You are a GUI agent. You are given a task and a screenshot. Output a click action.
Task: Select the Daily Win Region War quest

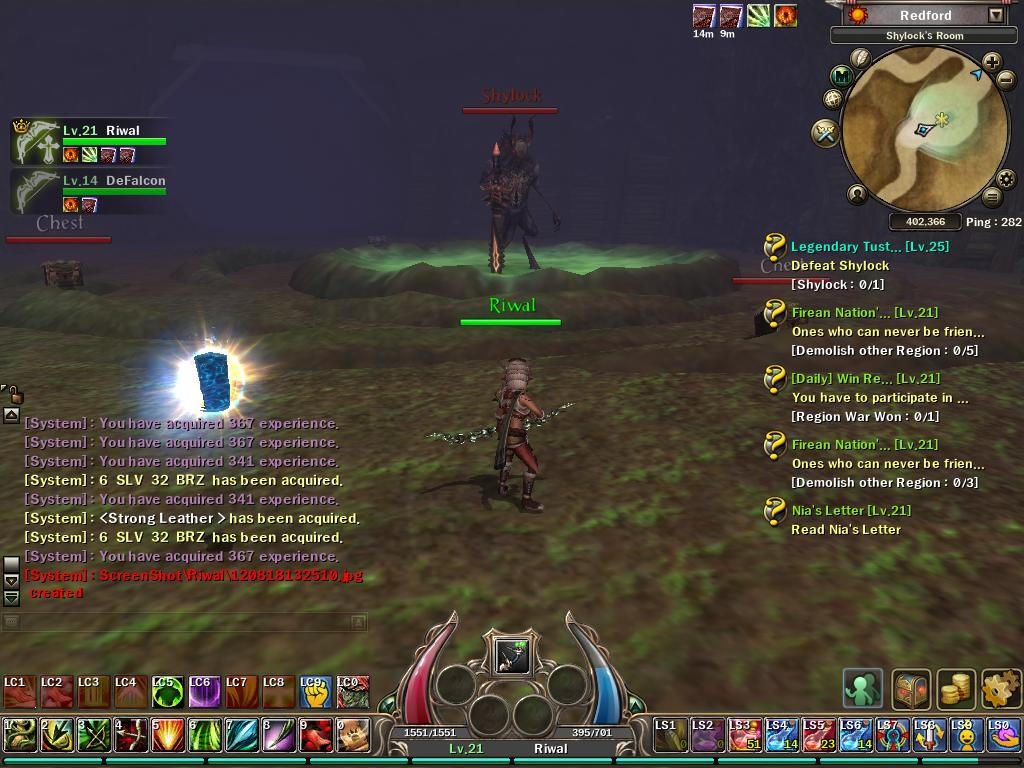[865, 378]
